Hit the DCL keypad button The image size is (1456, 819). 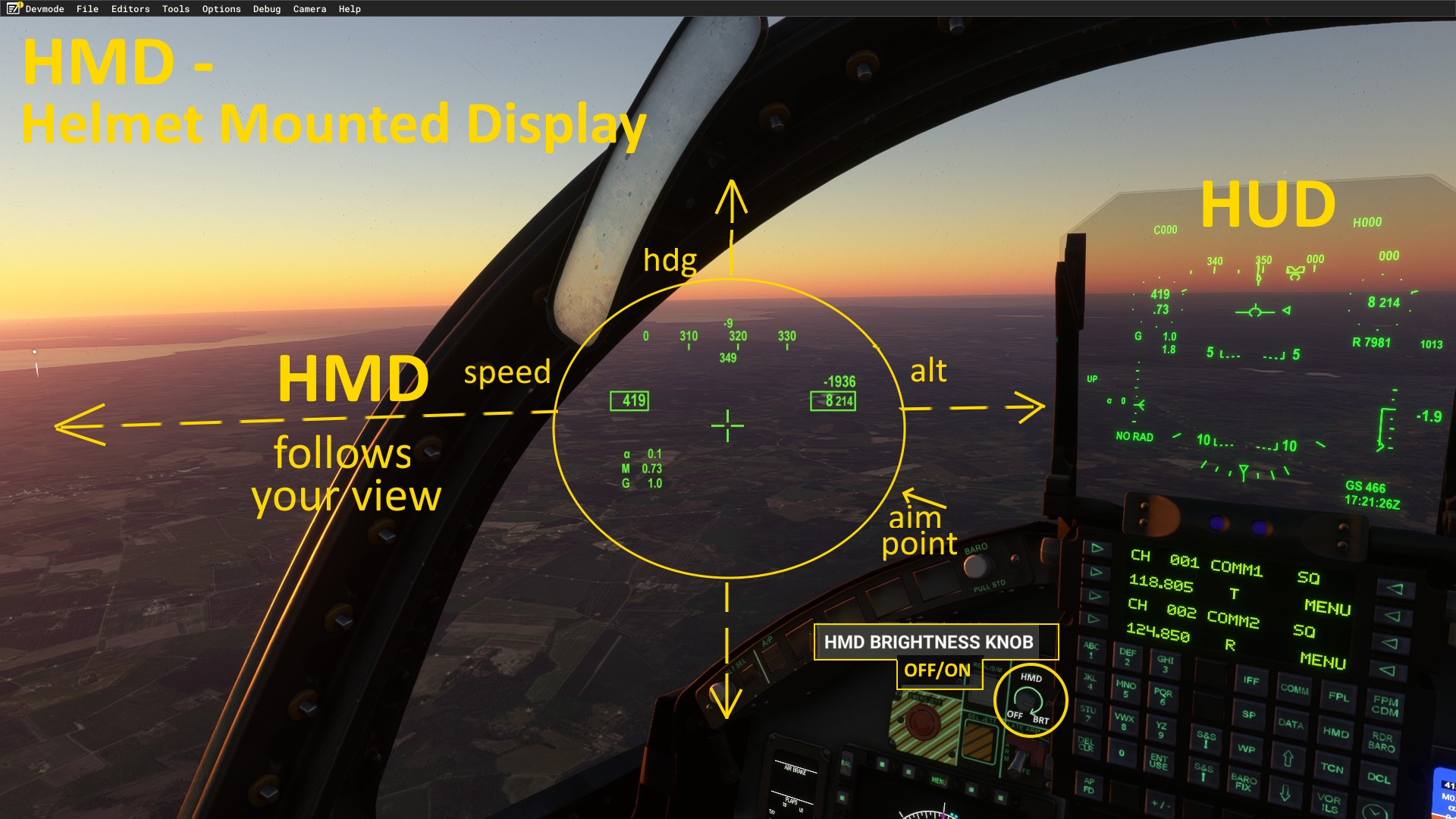click(x=1378, y=777)
